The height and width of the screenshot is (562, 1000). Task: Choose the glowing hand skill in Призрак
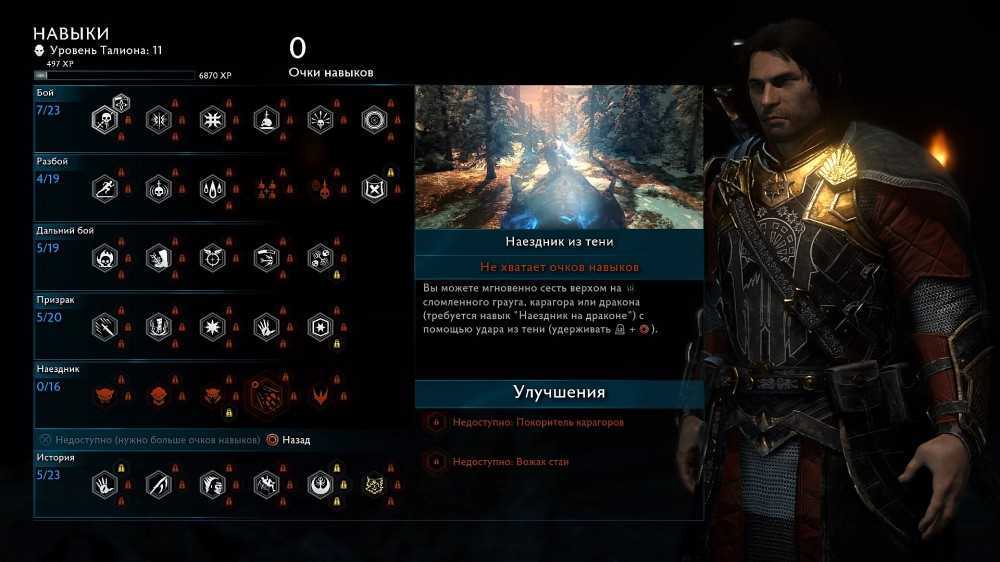pos(266,326)
